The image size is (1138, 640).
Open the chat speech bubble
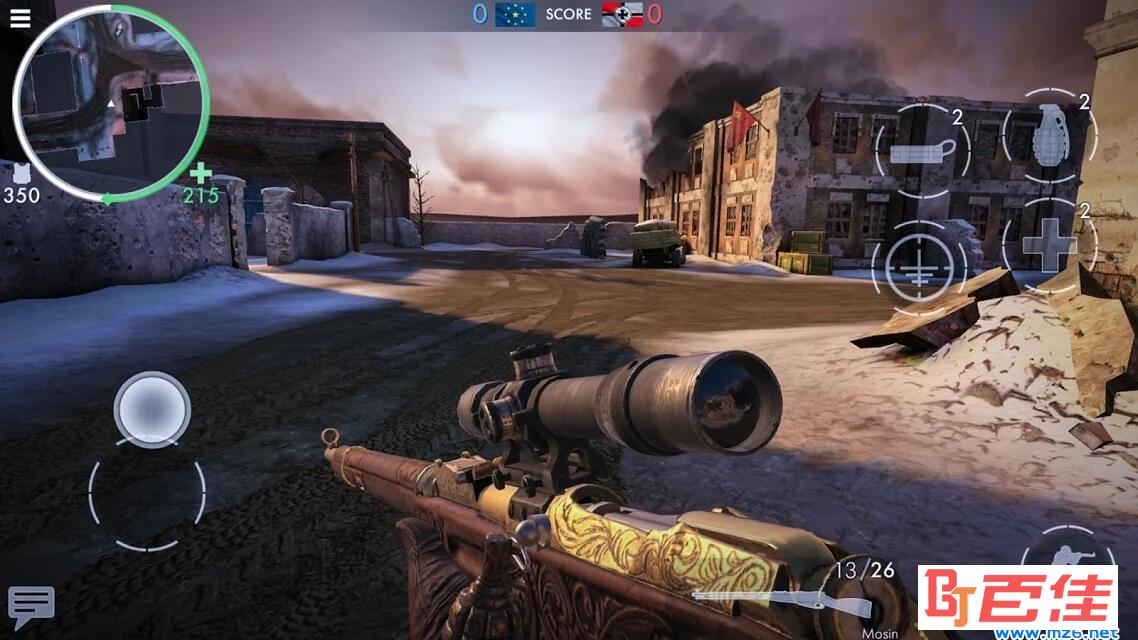(31, 604)
